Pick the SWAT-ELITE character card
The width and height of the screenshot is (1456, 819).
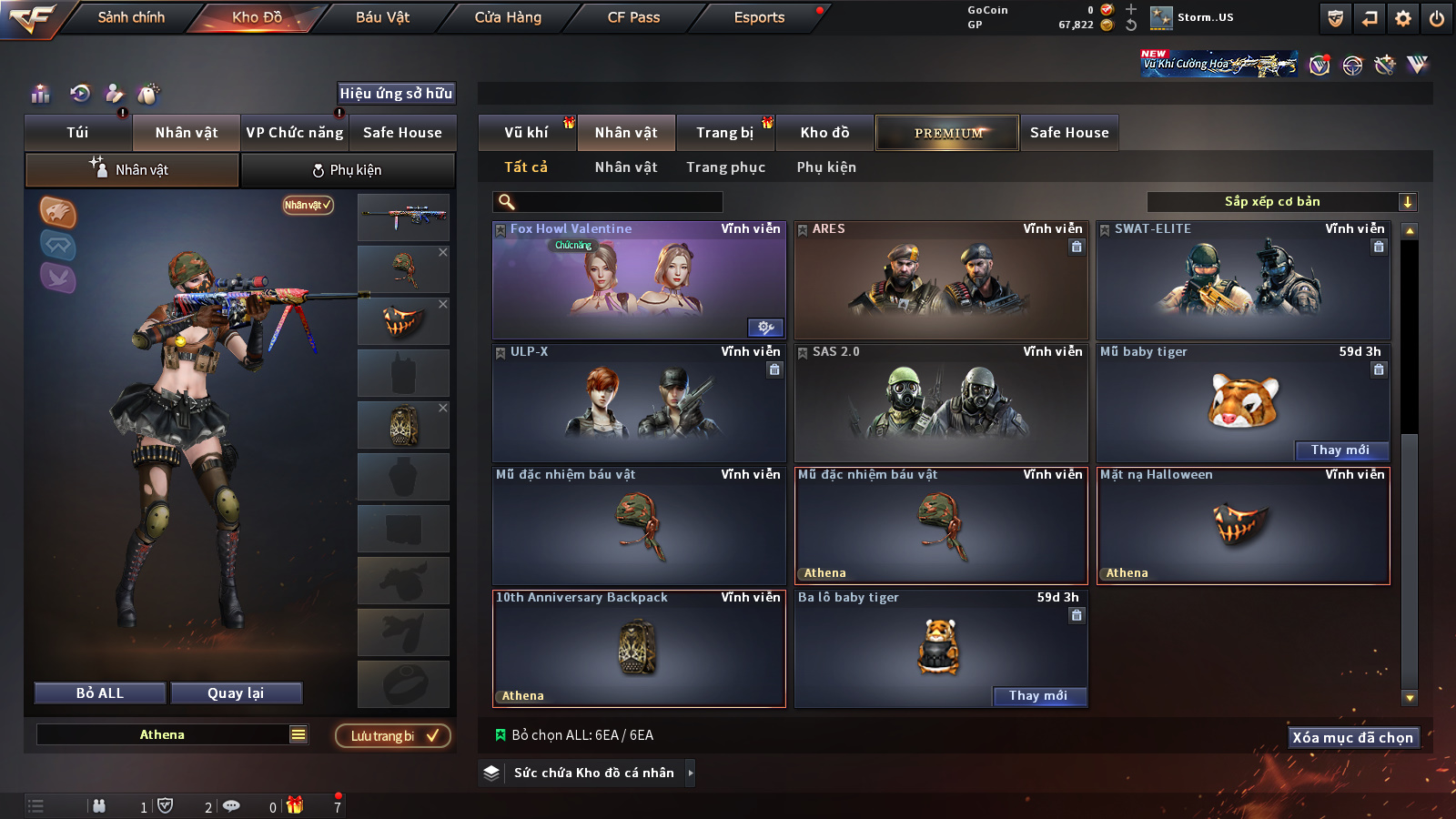(x=1242, y=282)
